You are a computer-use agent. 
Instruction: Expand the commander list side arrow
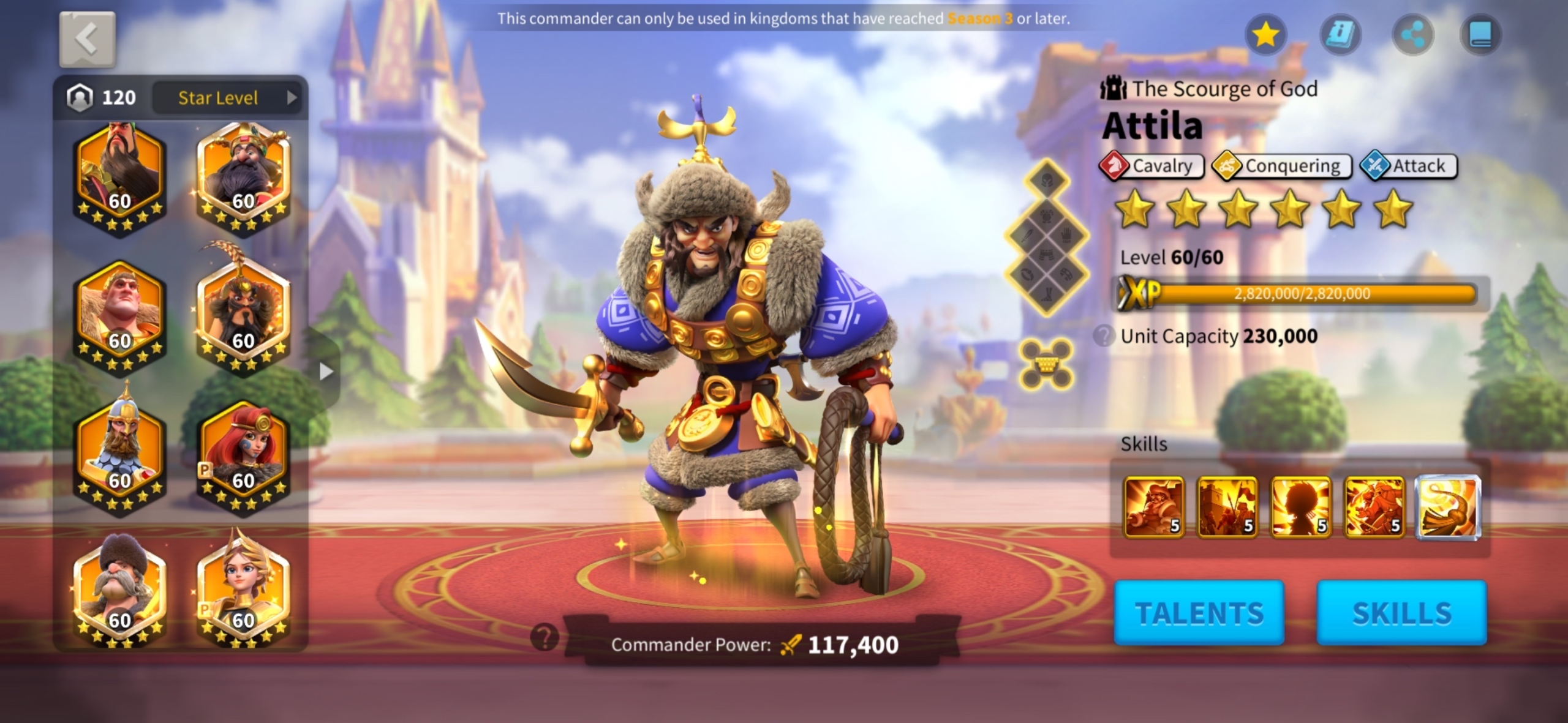(326, 371)
